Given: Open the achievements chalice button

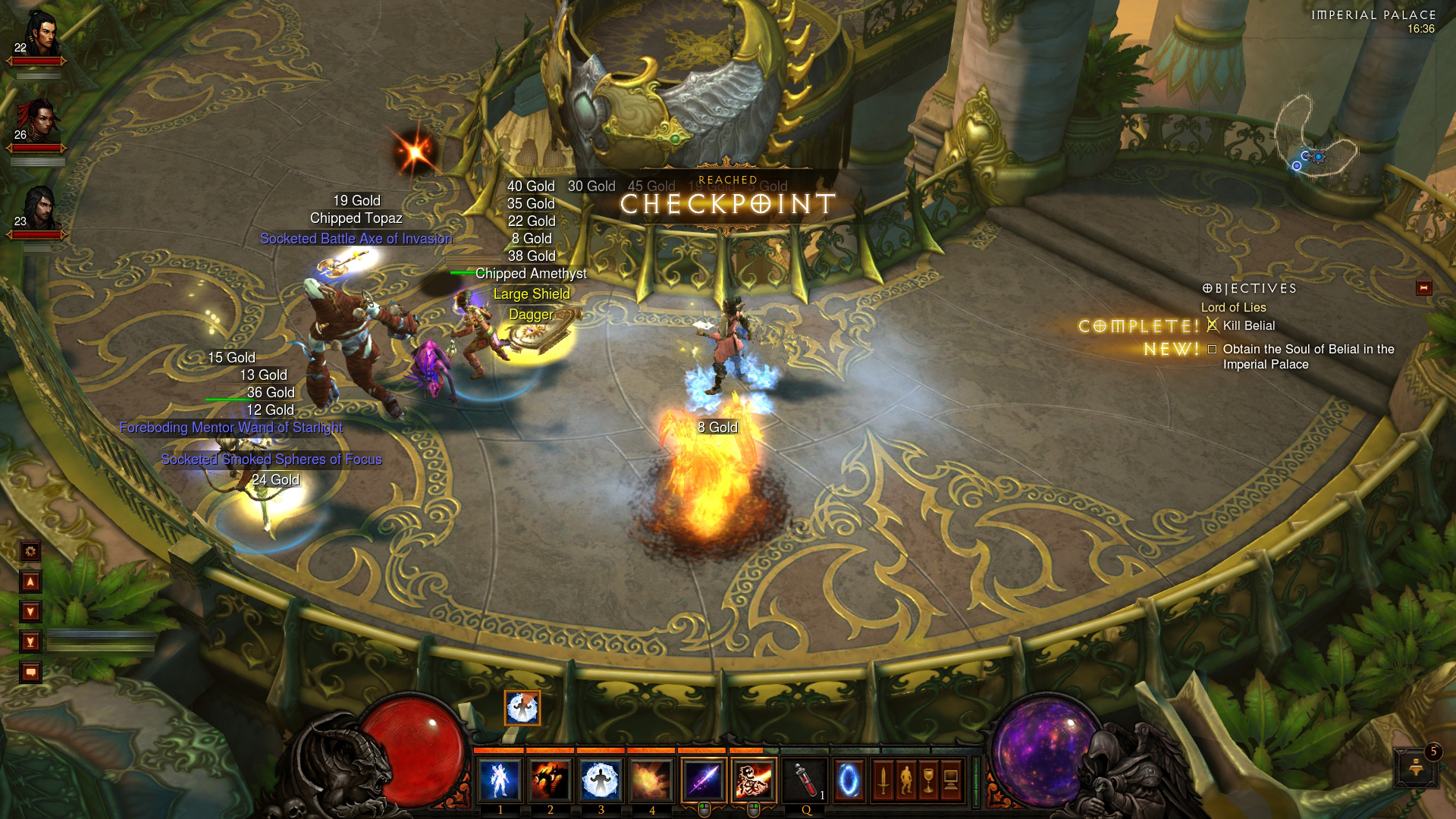Looking at the screenshot, I should 928,780.
